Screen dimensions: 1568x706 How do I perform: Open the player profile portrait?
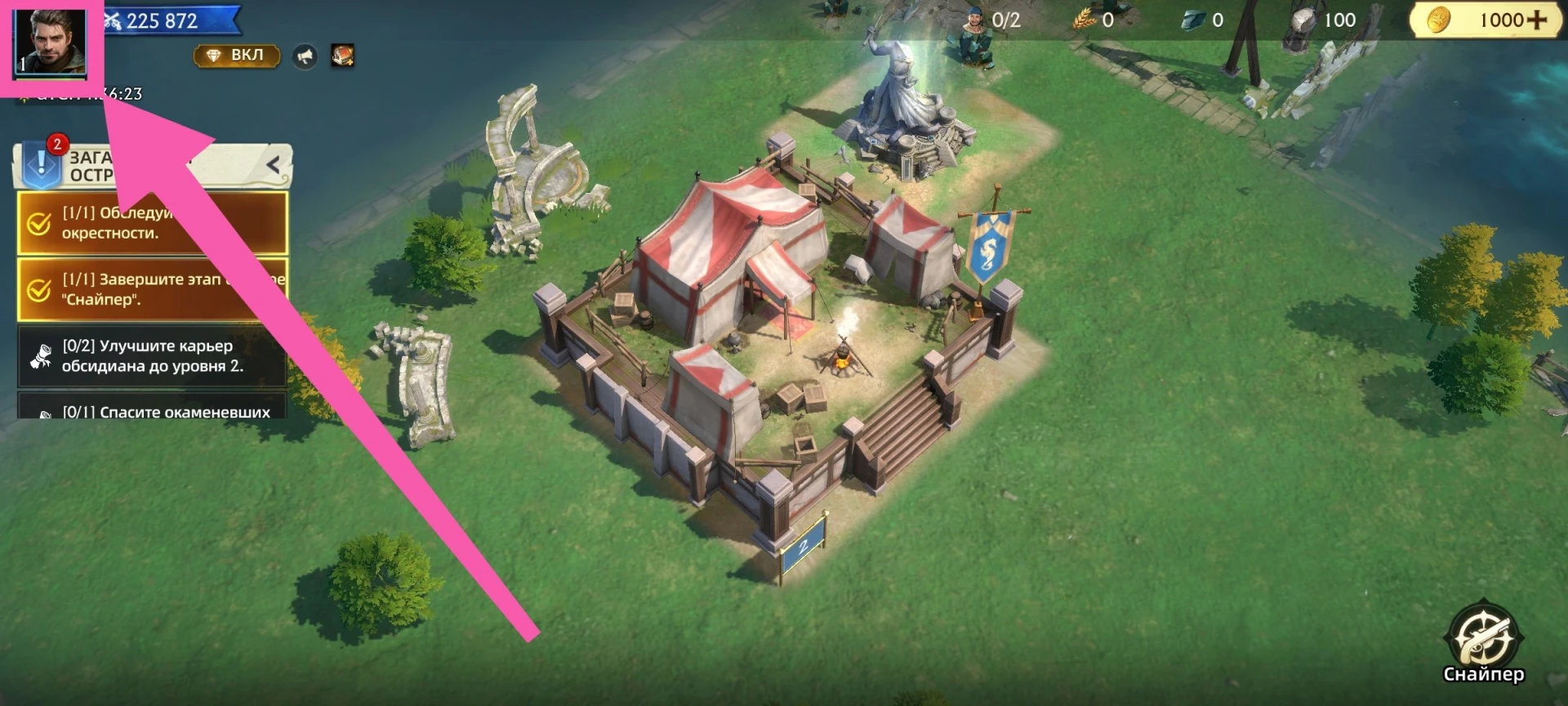coord(51,42)
